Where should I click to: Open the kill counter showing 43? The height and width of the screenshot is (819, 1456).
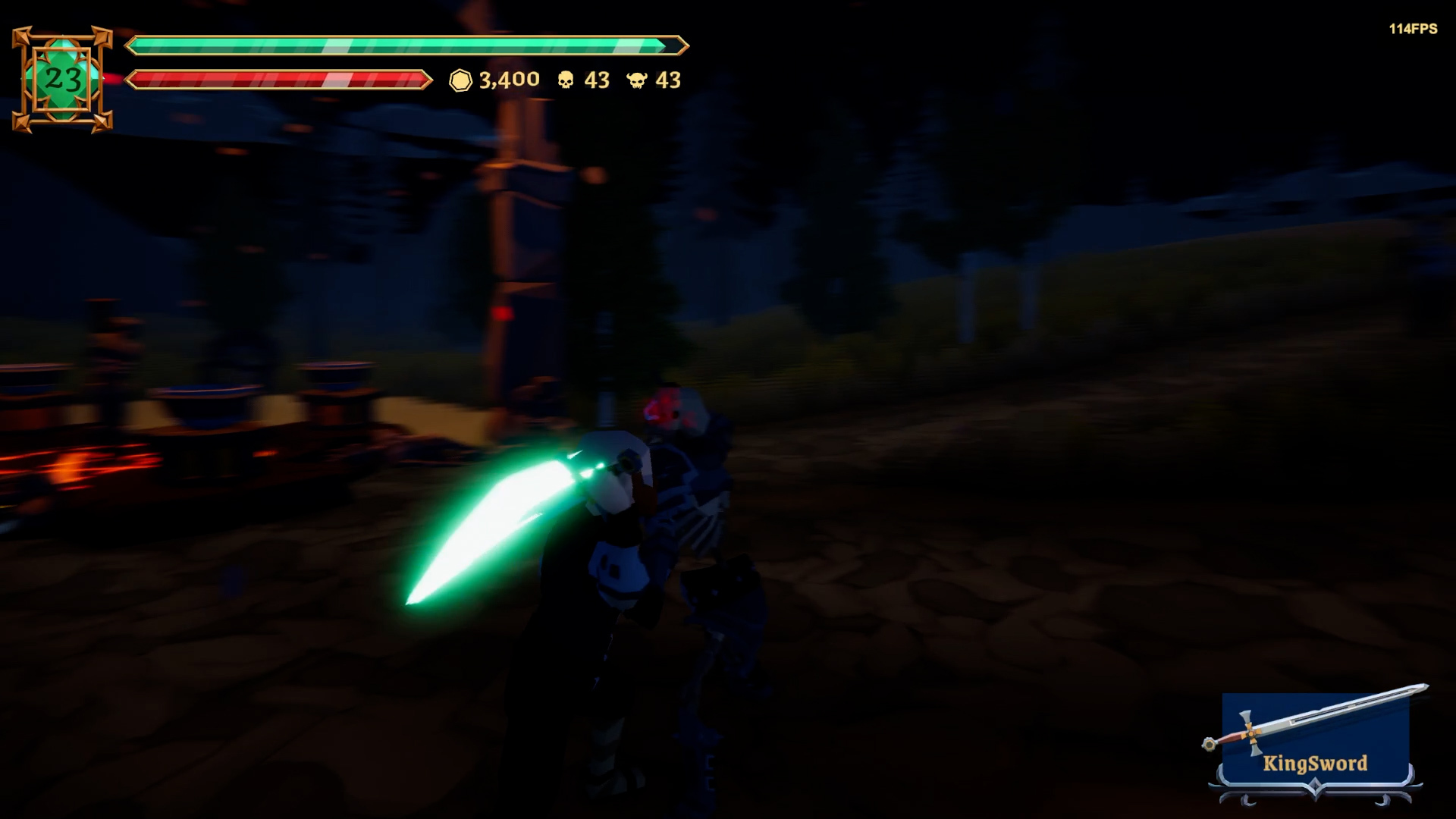(x=595, y=80)
